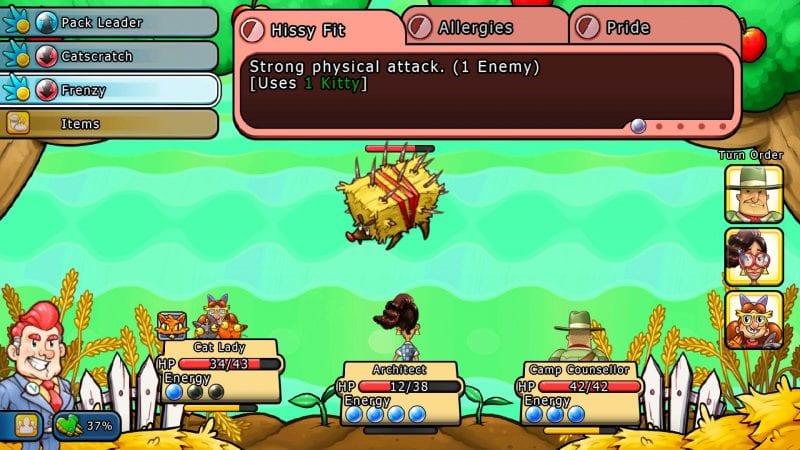Viewport: 800px width, 450px height.
Task: Choose the Catscratch command
Action: tap(110, 56)
